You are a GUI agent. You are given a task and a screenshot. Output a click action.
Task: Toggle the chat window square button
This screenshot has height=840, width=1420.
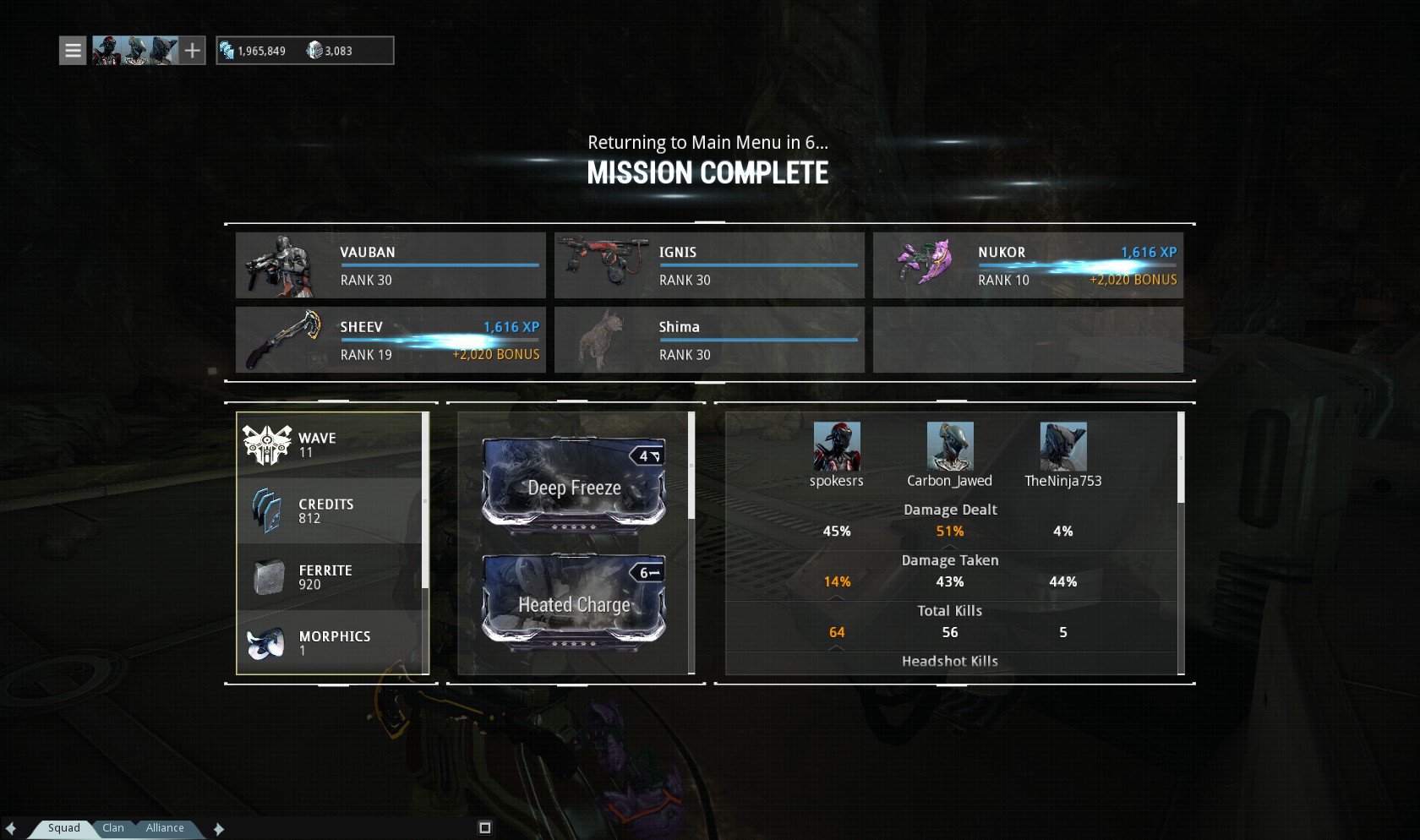pos(485,828)
